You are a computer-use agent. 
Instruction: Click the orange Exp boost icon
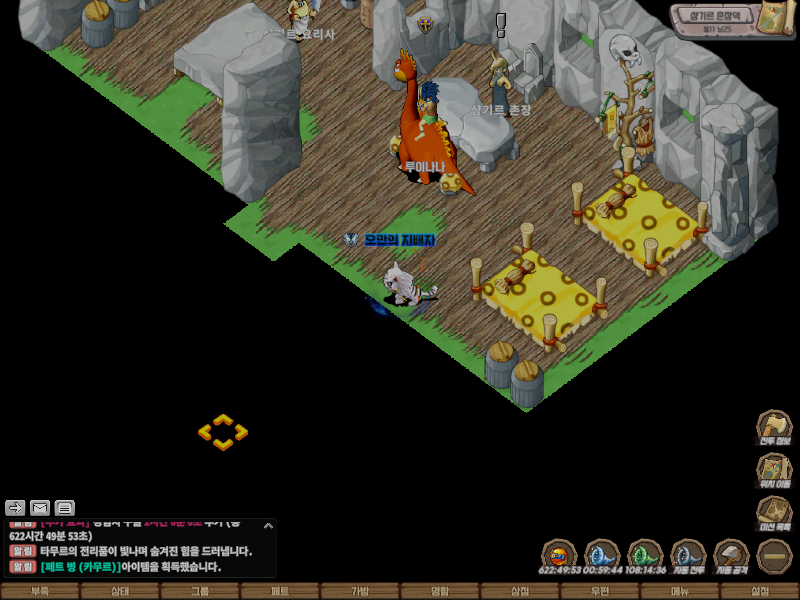[559, 554]
